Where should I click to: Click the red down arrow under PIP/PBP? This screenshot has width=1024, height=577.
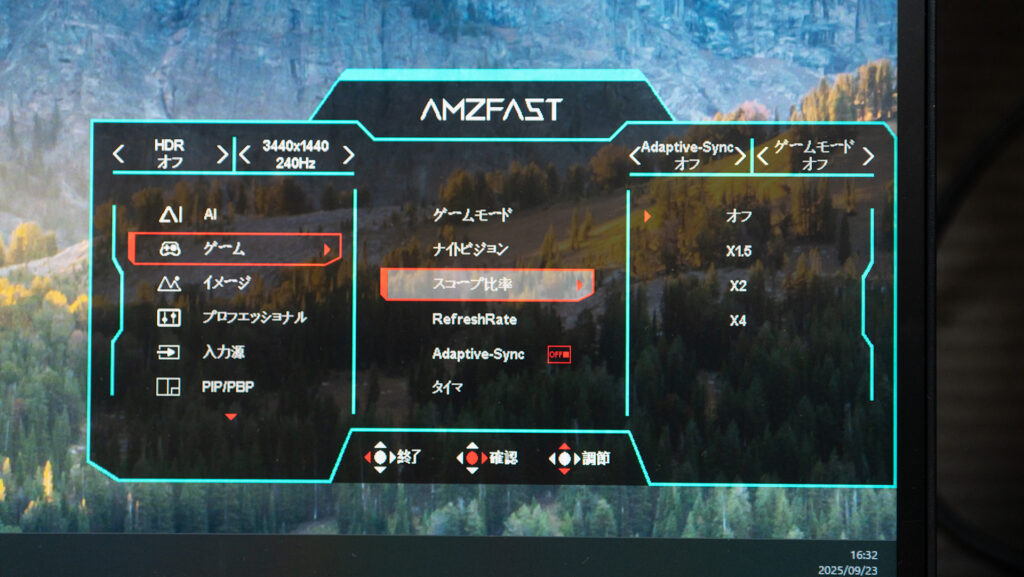coord(232,416)
